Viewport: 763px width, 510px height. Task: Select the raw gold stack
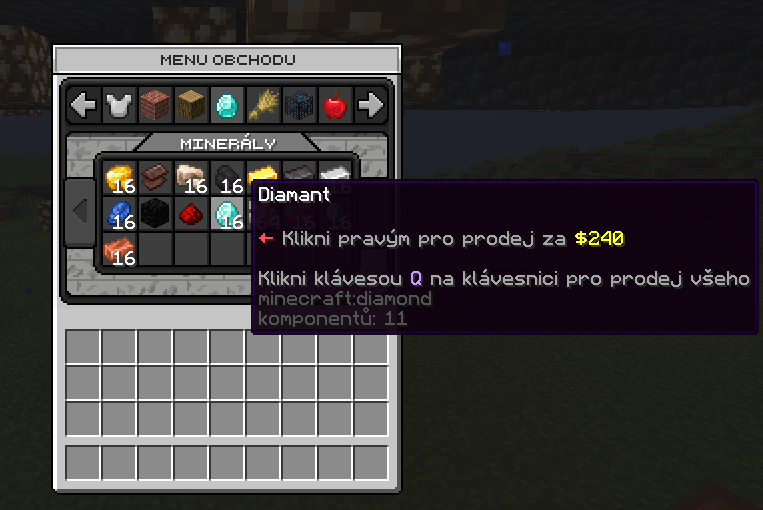click(x=119, y=178)
